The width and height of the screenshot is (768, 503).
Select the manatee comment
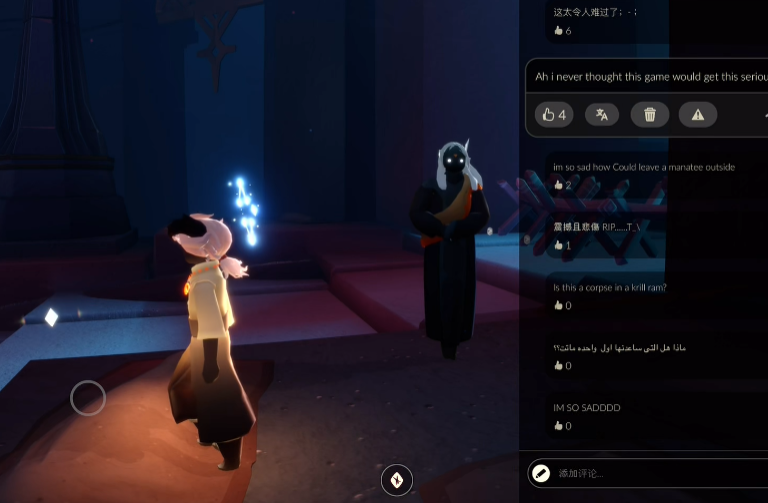(644, 167)
